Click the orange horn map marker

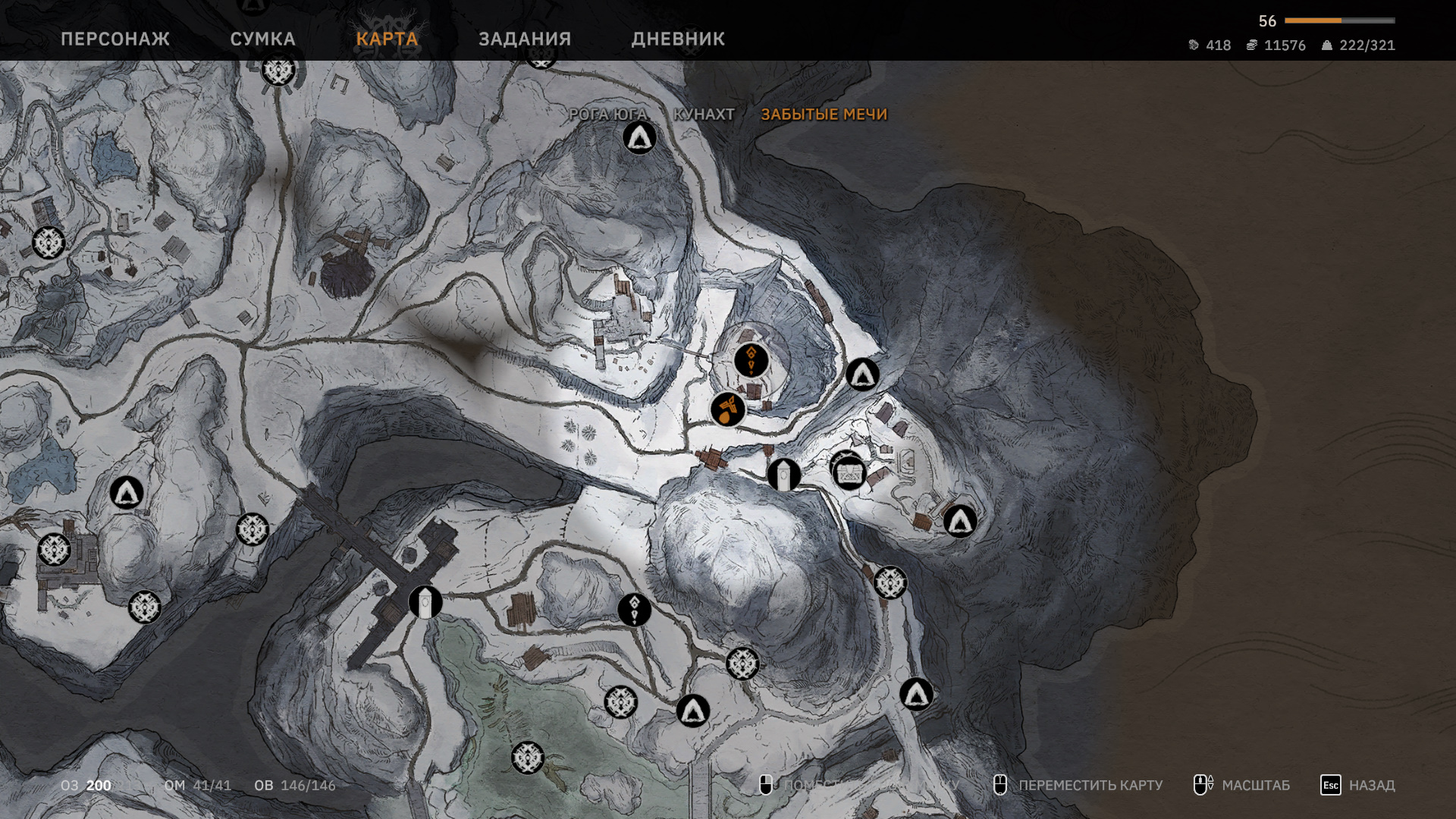pos(728,409)
